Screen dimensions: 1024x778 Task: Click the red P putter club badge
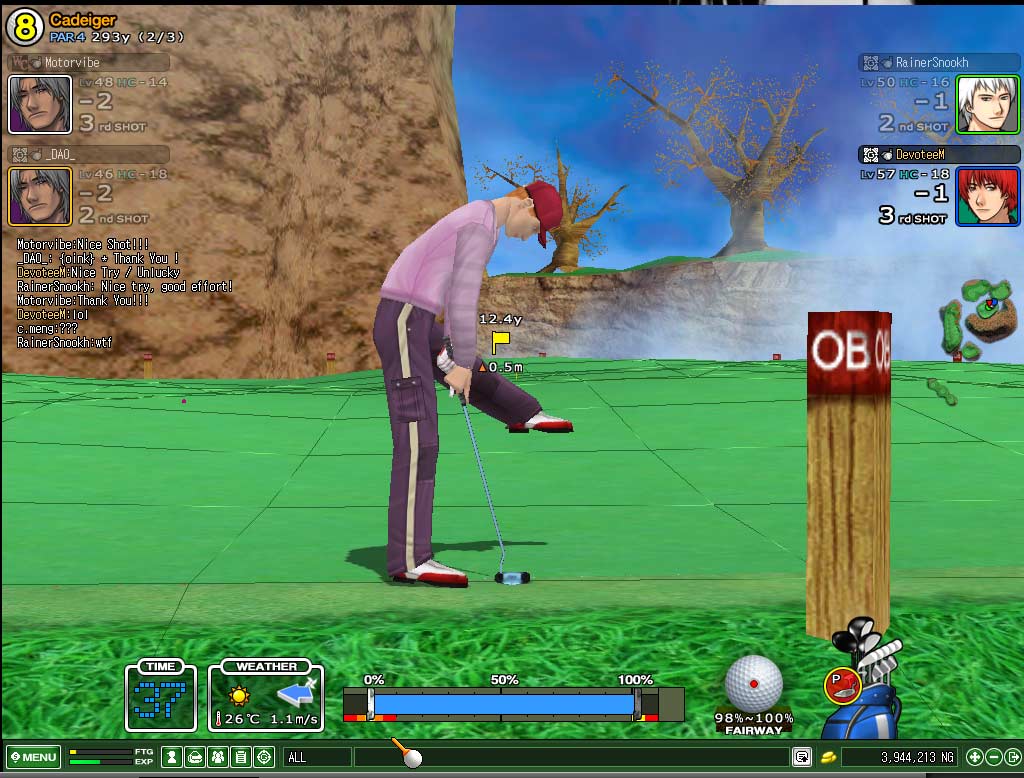click(838, 684)
